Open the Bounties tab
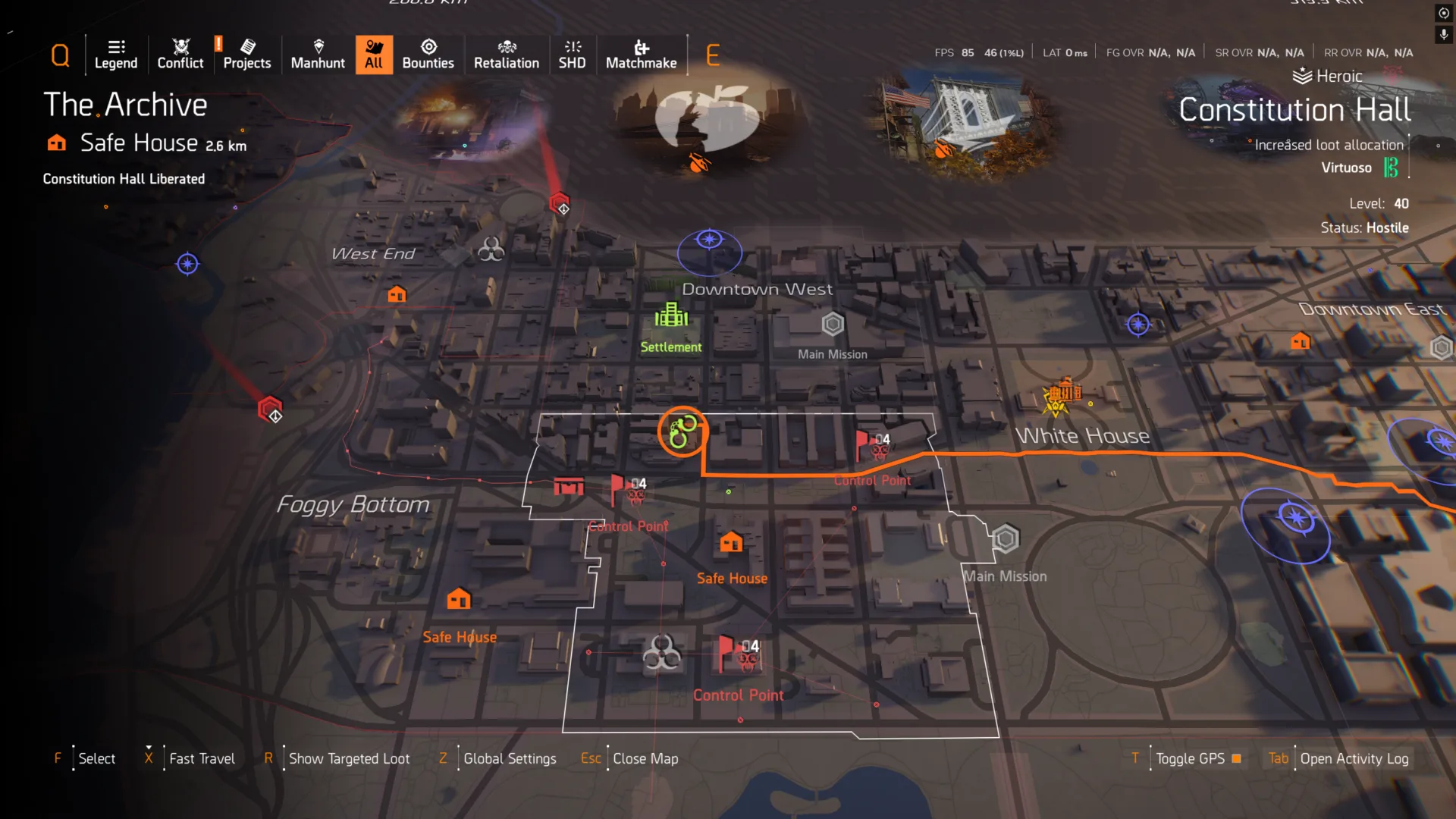 point(428,55)
